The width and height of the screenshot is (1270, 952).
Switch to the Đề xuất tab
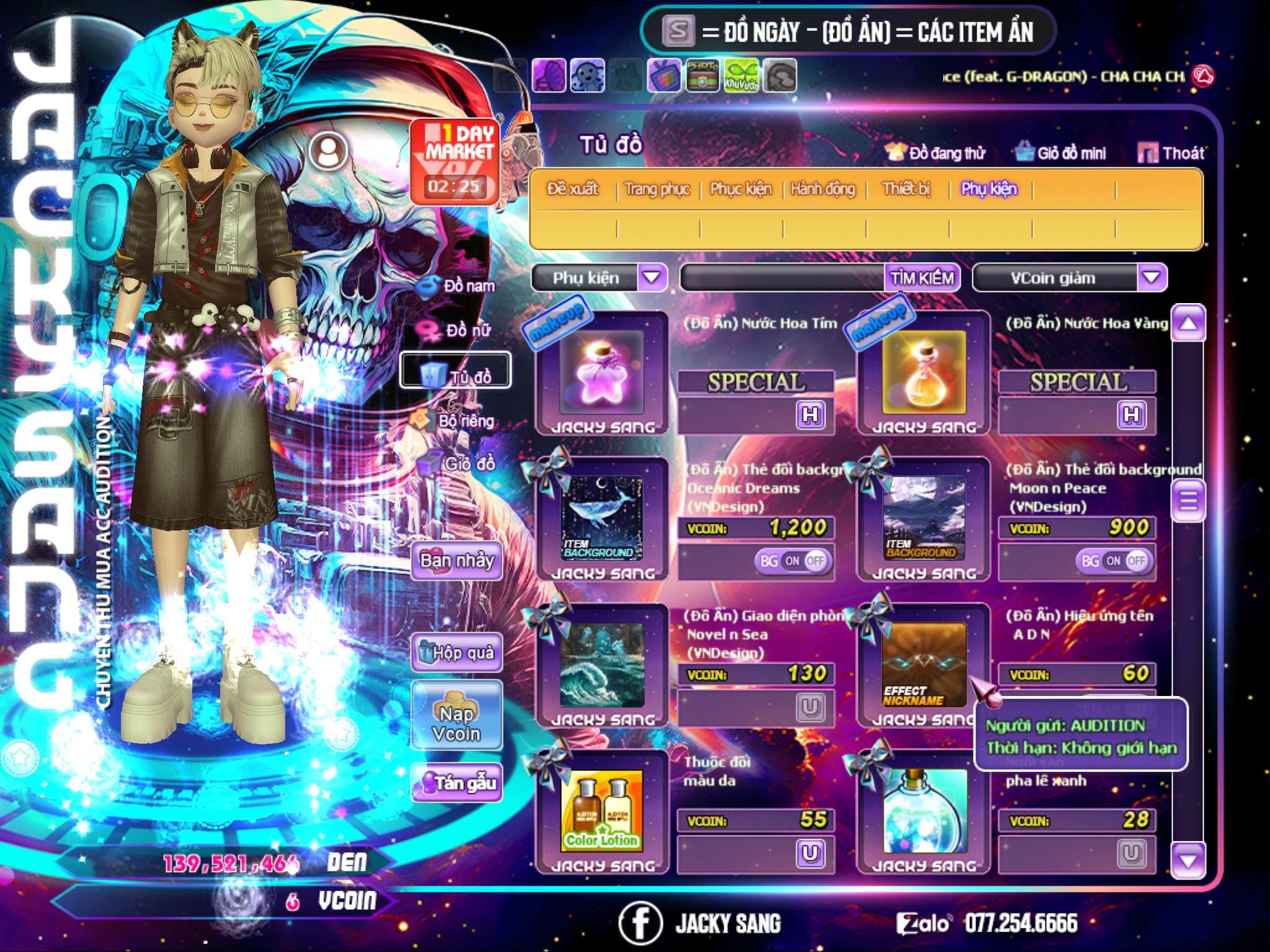coord(572,188)
